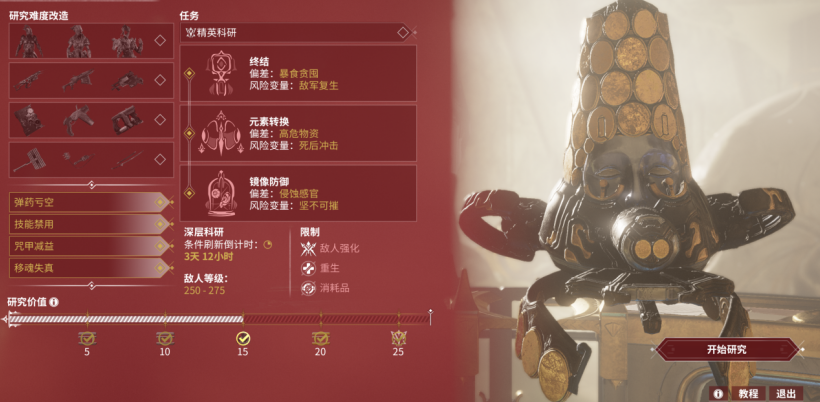Viewport: 820px width, 402px height.
Task: Toggle the 技能禁用 modifier
Action: coord(86,225)
